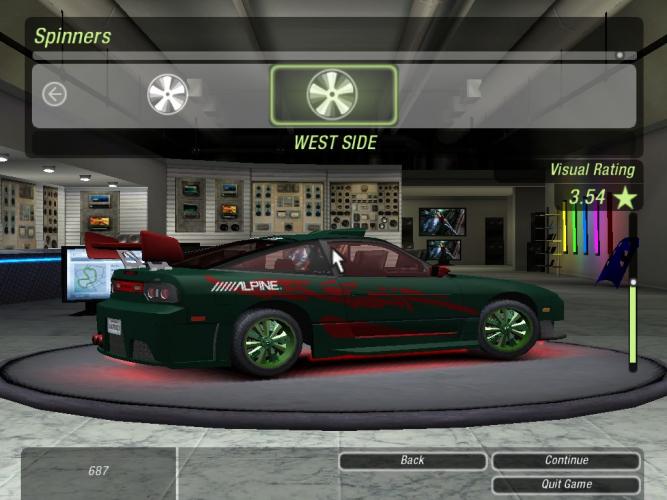667x500 pixels.
Task: Go back with the Back button
Action: (x=412, y=460)
